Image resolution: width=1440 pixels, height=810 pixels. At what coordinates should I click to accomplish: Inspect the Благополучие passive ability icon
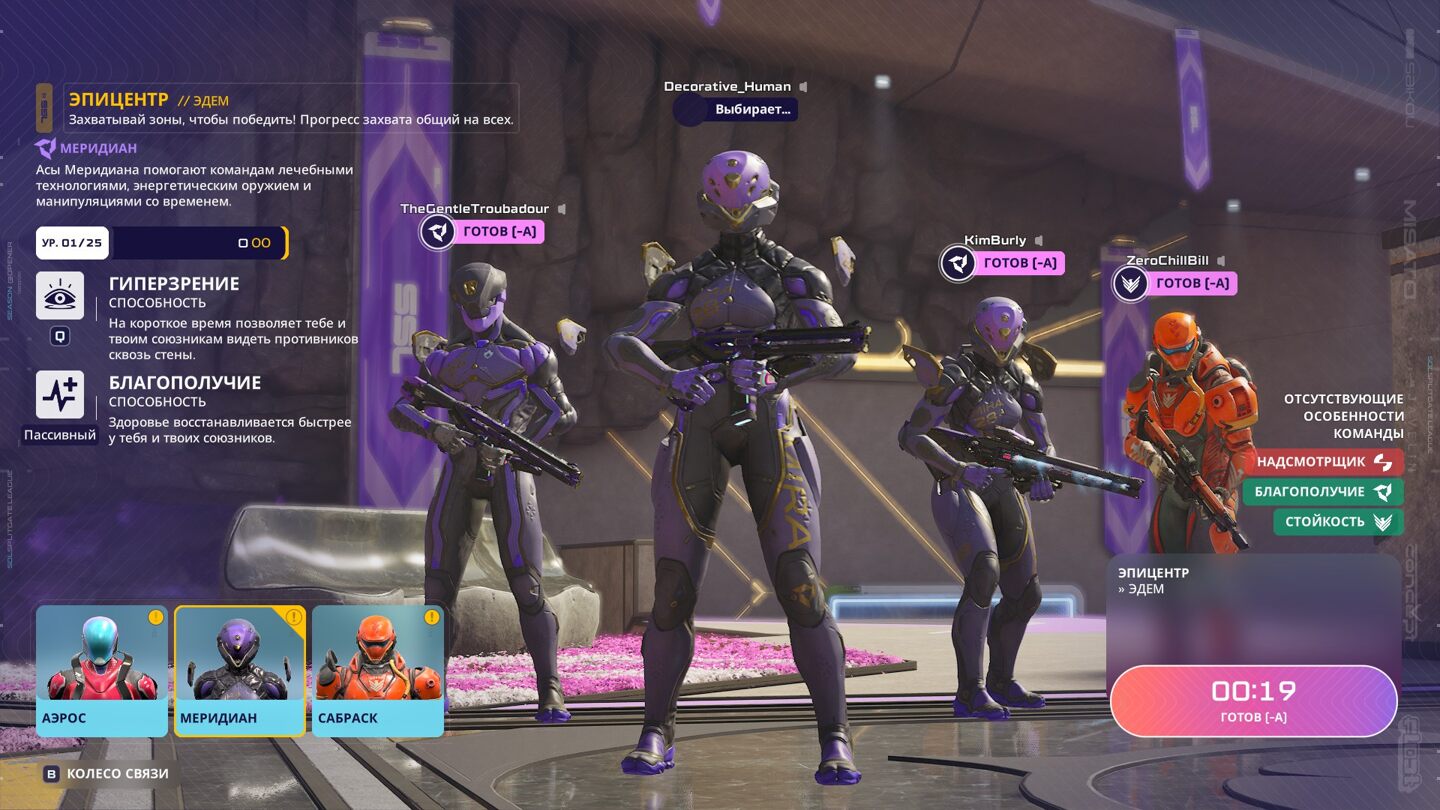click(x=60, y=395)
